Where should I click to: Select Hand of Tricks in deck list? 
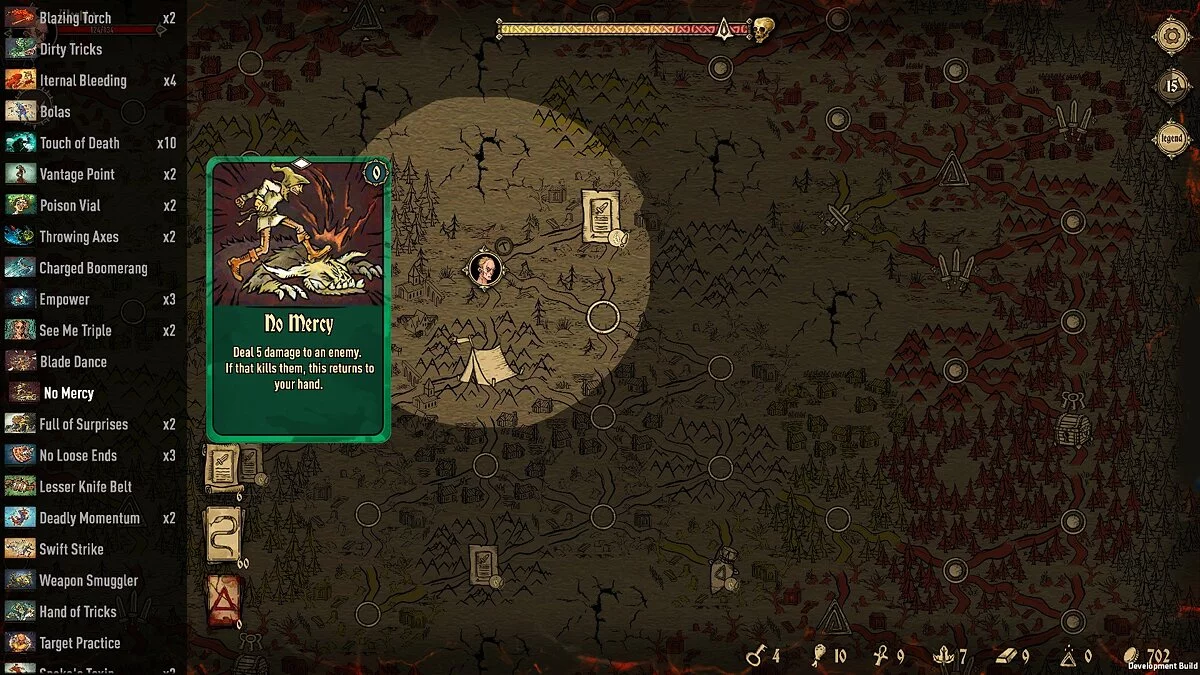click(x=78, y=612)
